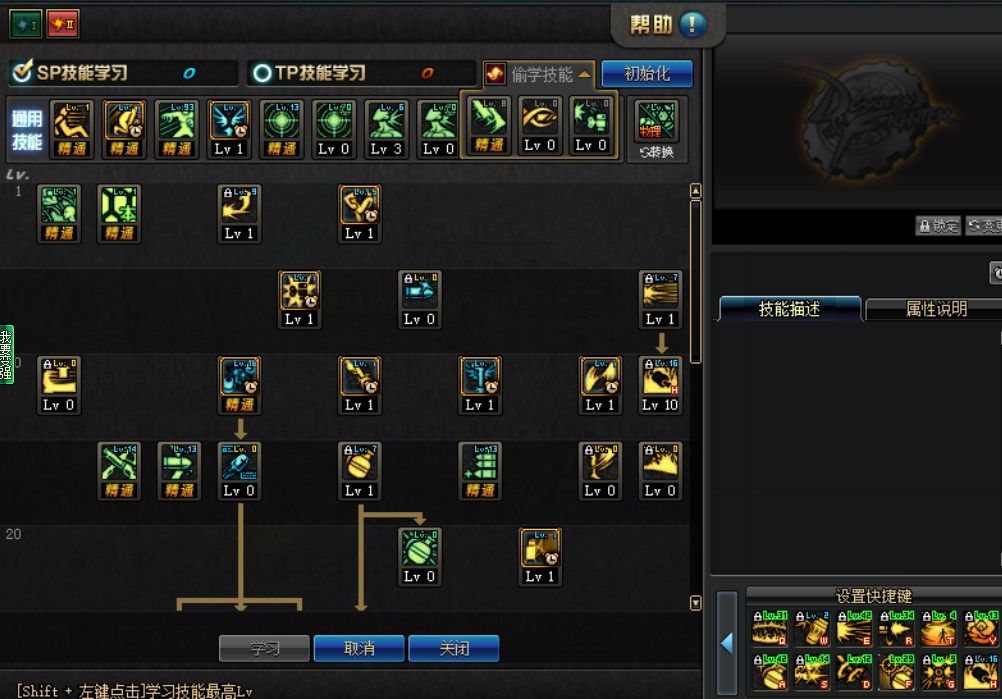Viewport: 1002px width, 699px height.
Task: Click the skill list scroll-up arrow
Action: click(x=696, y=191)
